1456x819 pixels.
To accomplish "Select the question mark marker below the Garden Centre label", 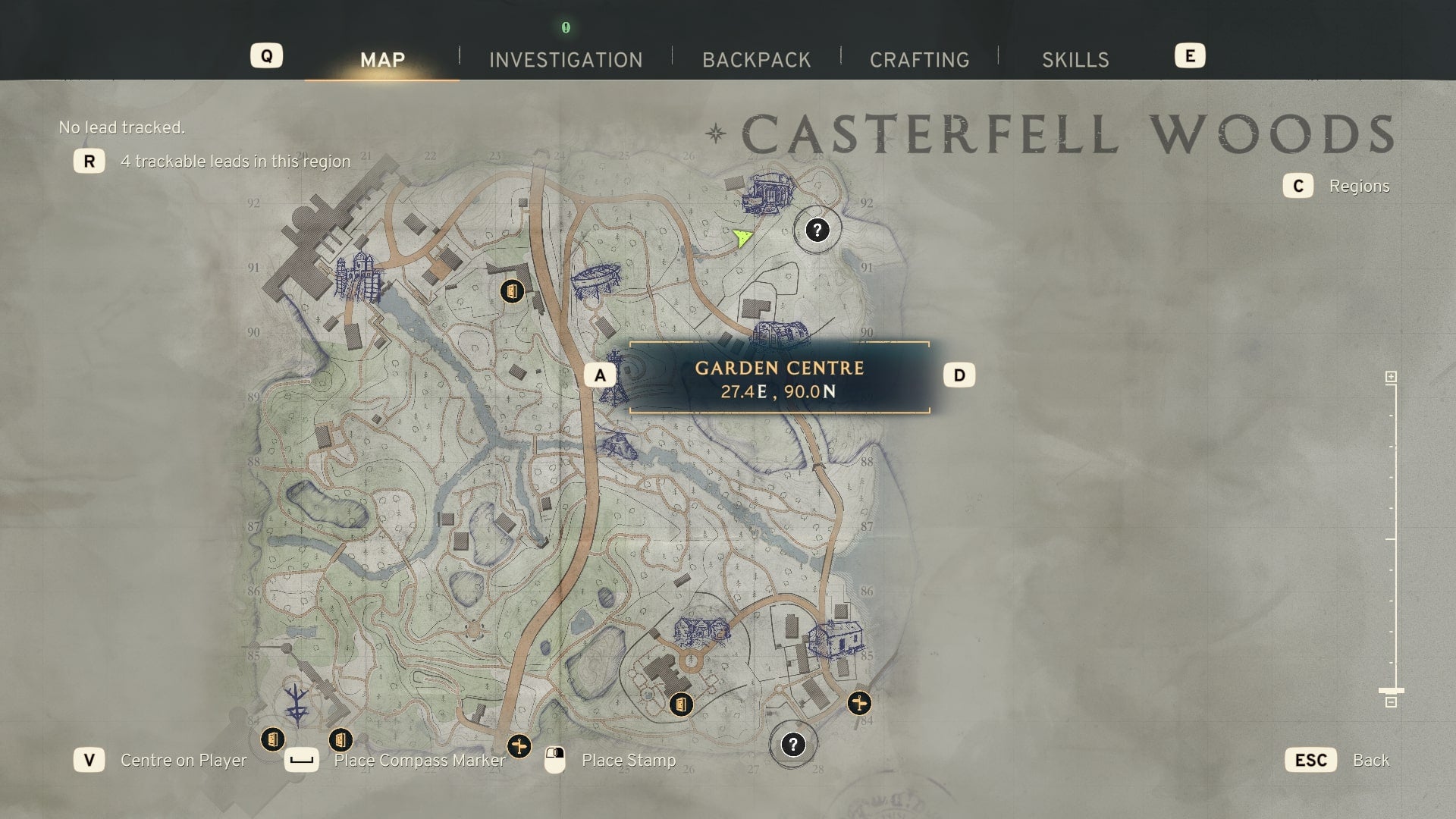I will pos(792,745).
